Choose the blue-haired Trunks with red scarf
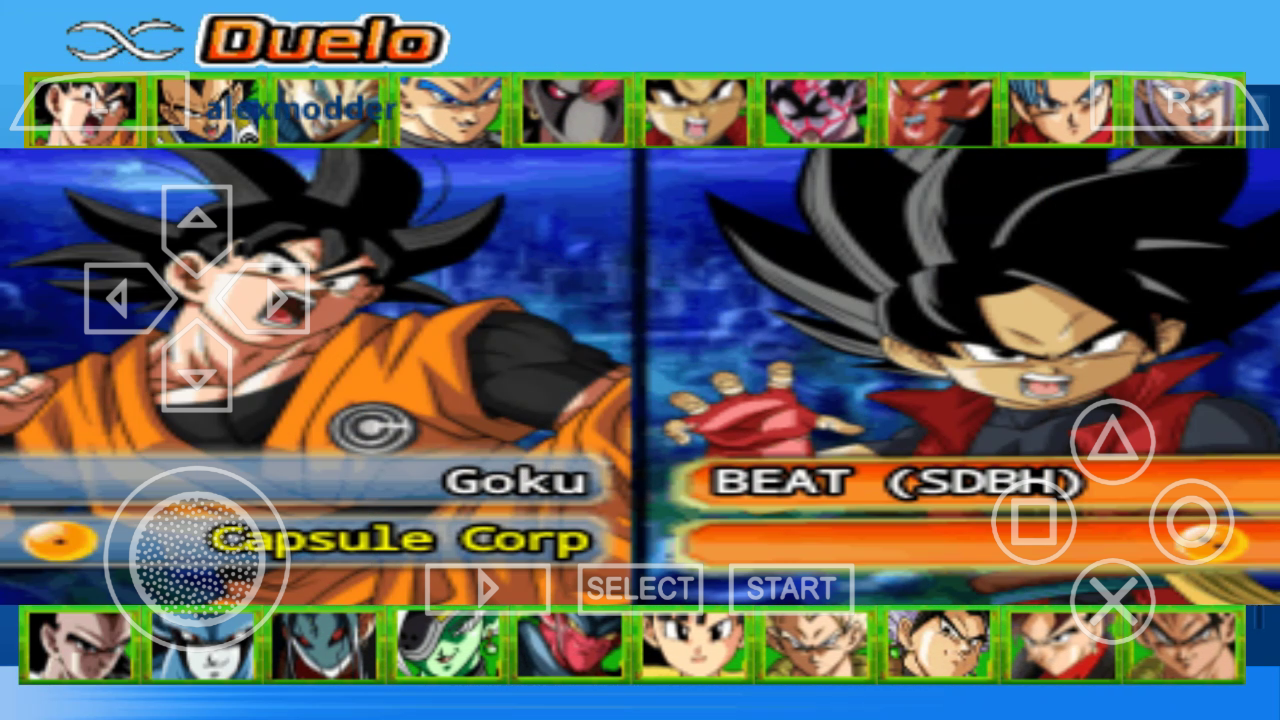The width and height of the screenshot is (1280, 720). pyautogui.click(x=1060, y=110)
